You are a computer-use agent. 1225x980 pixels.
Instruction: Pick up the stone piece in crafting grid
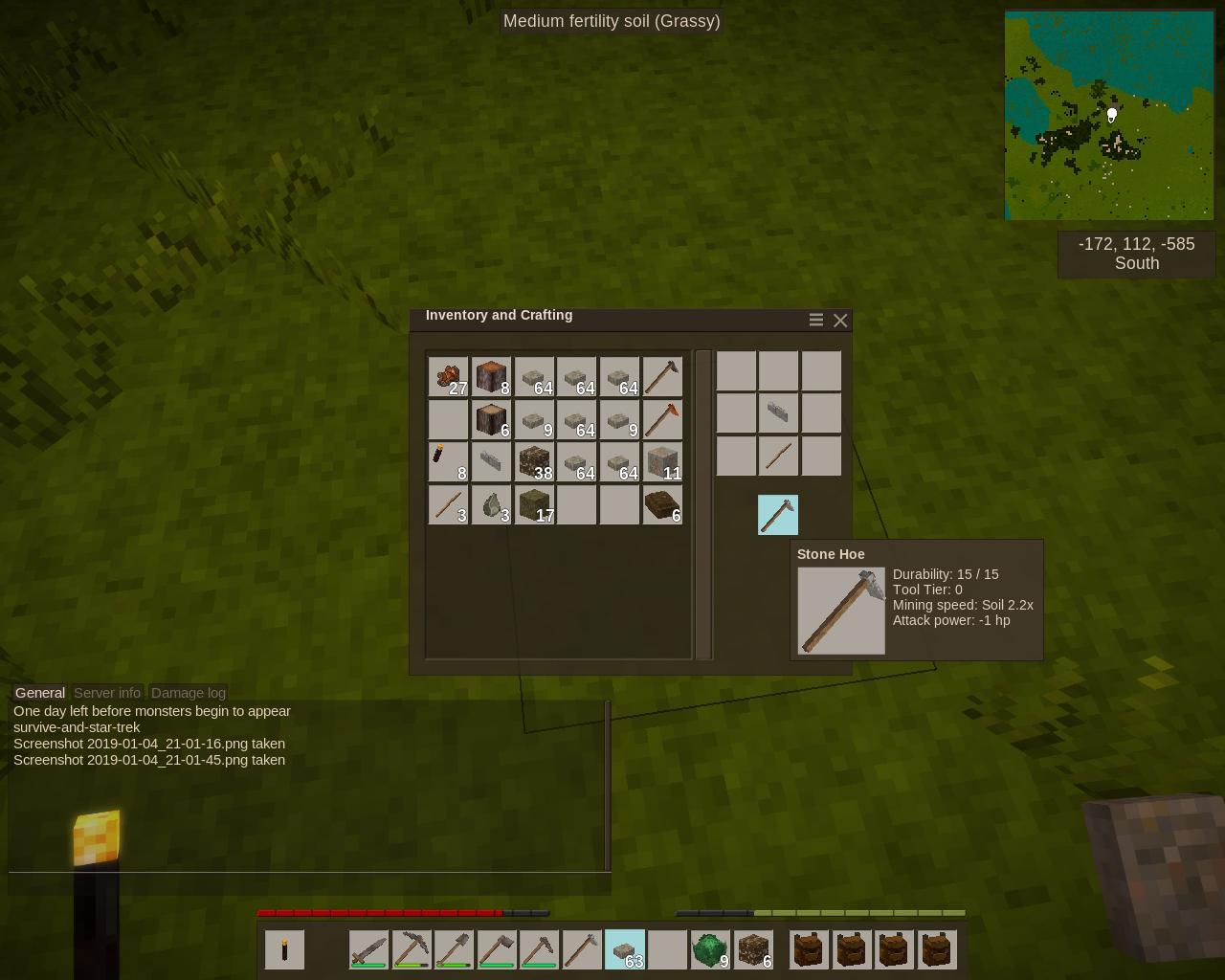point(778,413)
